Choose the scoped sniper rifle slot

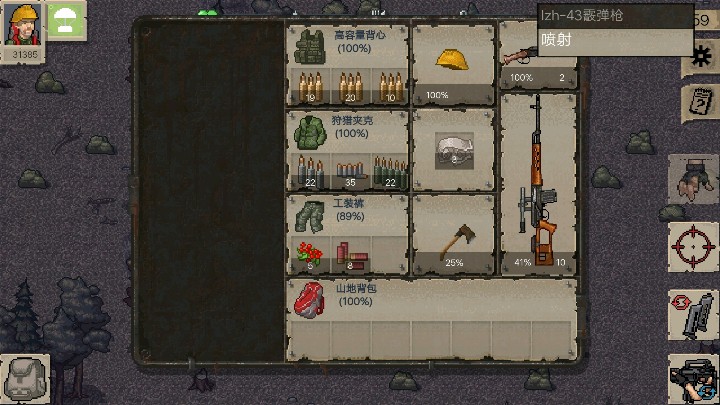click(x=539, y=182)
